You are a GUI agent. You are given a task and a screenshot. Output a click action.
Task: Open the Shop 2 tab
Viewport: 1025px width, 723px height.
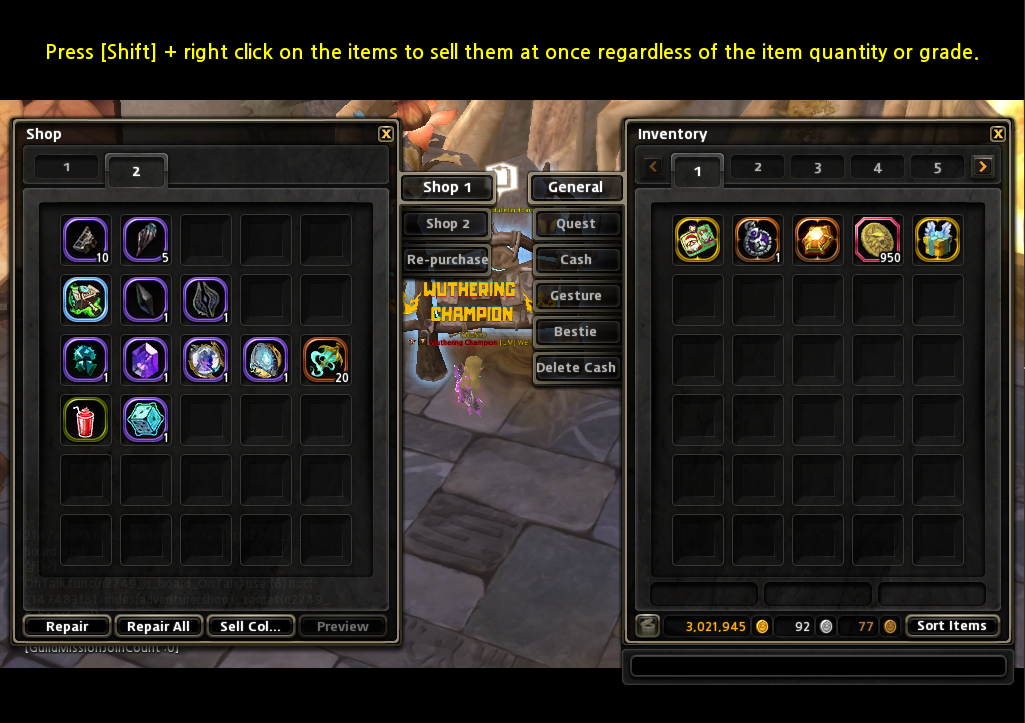point(447,224)
